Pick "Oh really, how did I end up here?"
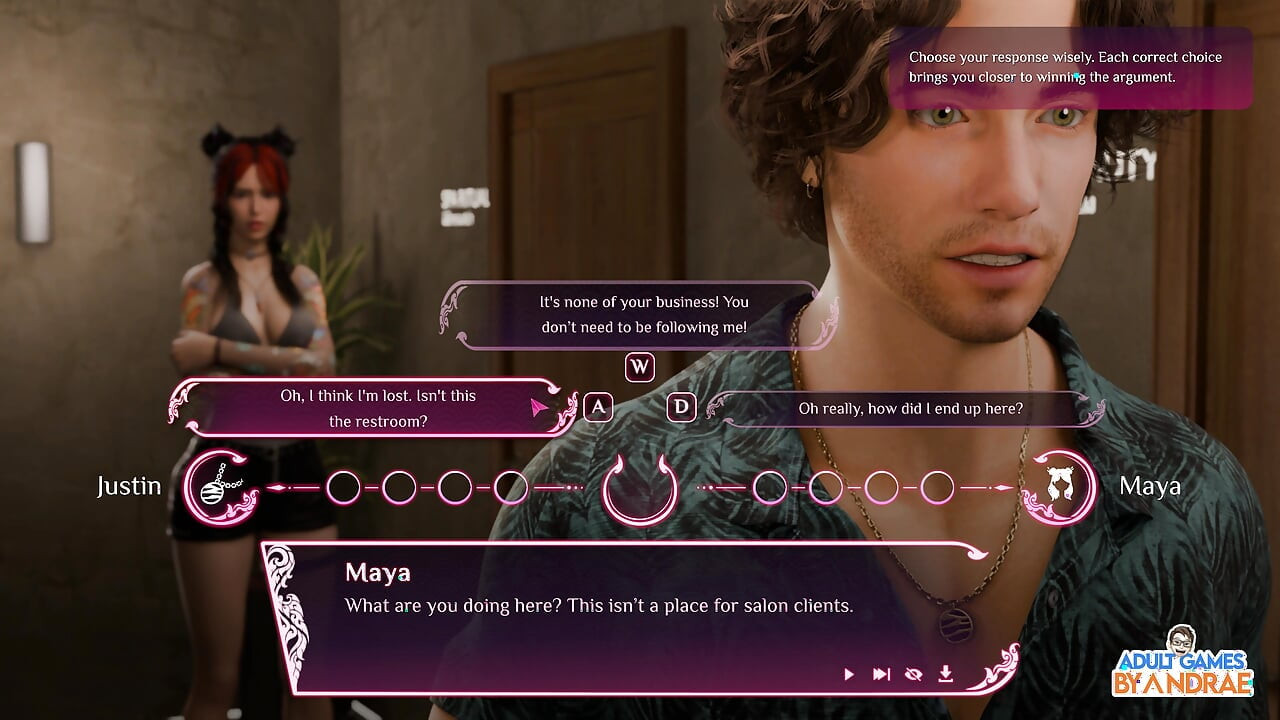The width and height of the screenshot is (1280, 720). (x=910, y=408)
